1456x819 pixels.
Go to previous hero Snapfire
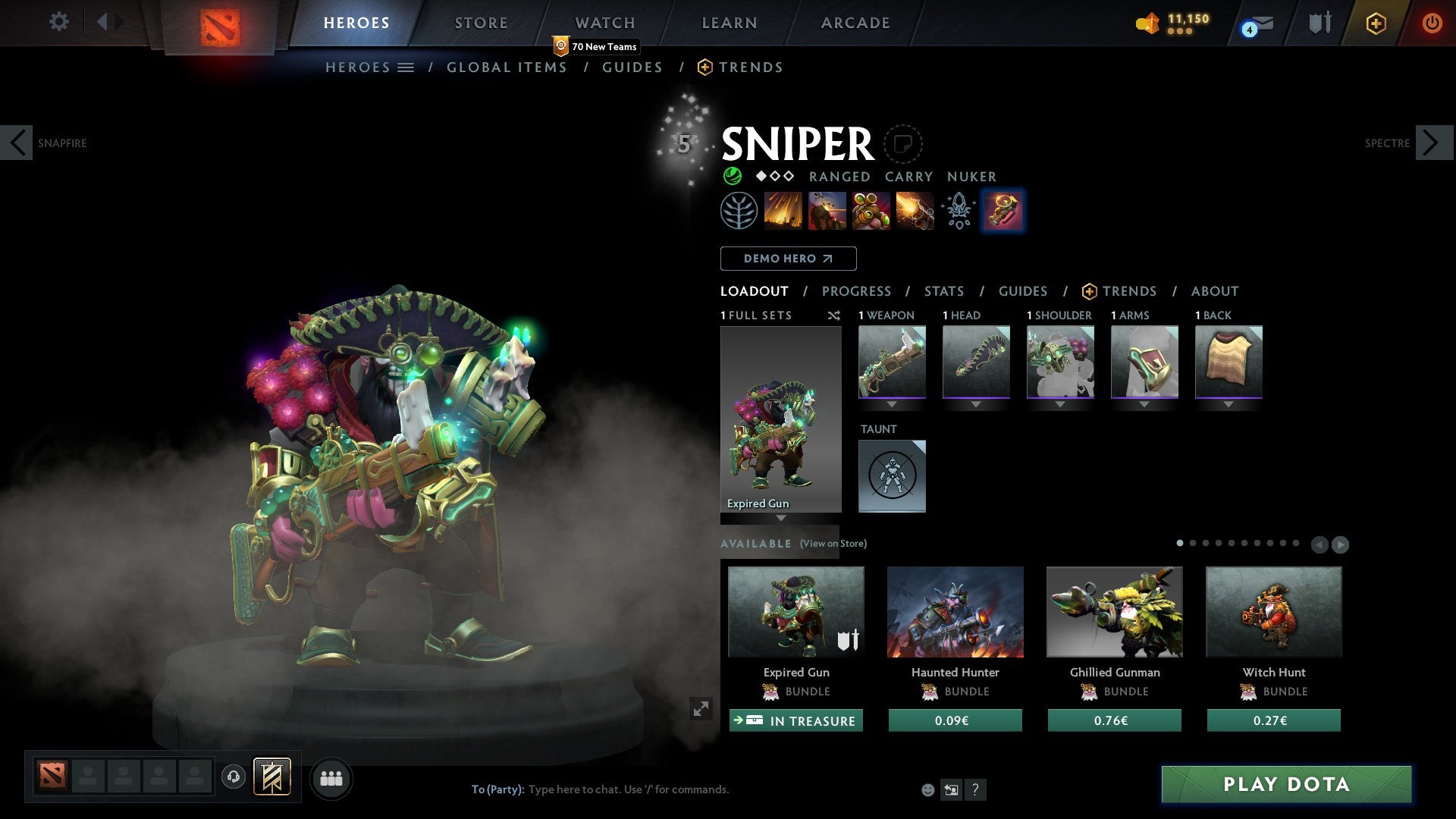pos(17,142)
